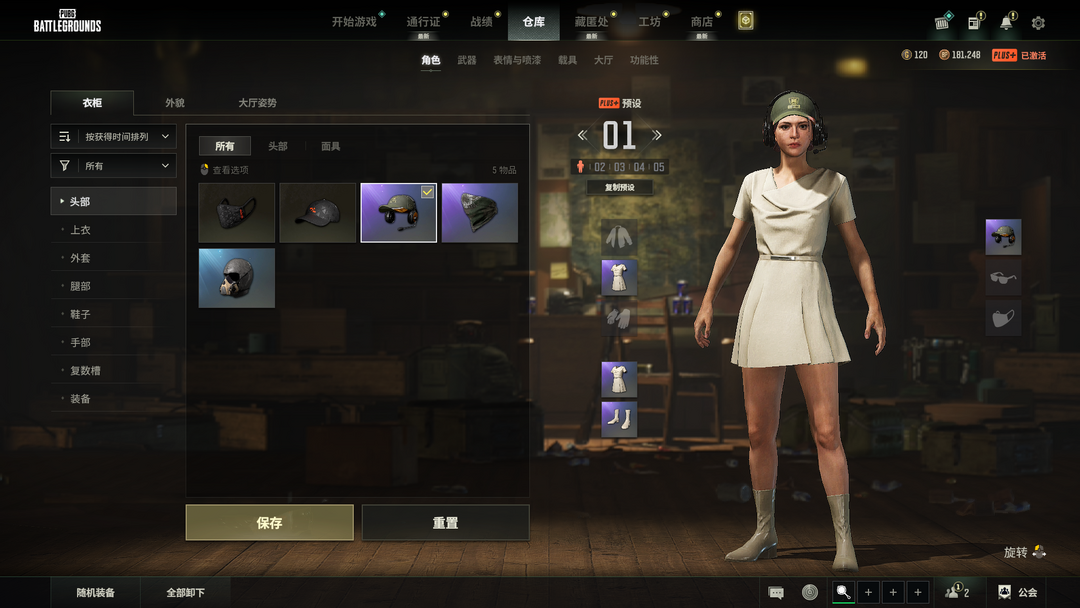Click 全部卸下 unequip all button
Viewport: 1080px width, 608px height.
tap(186, 592)
